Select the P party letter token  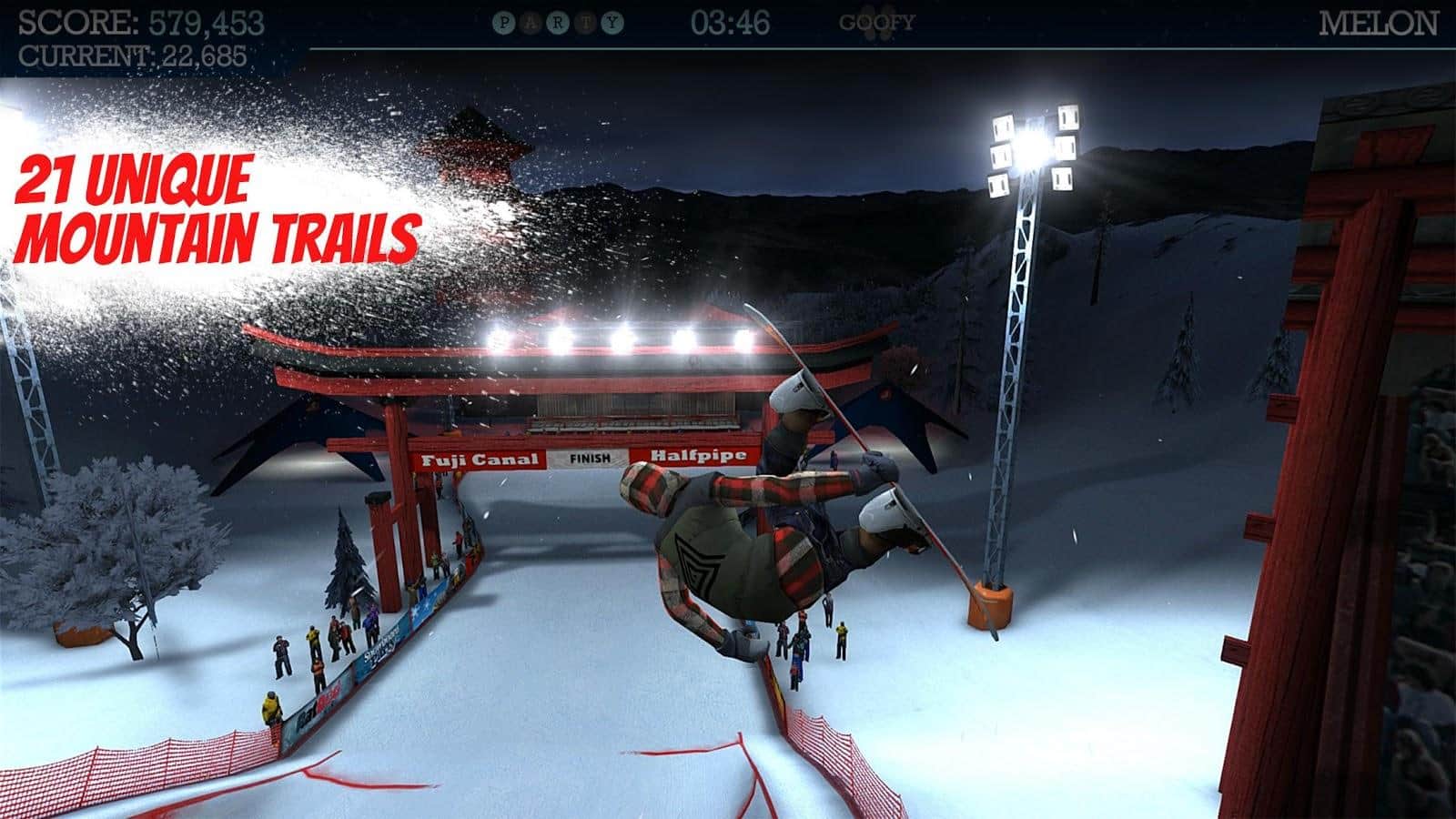pyautogui.click(x=503, y=21)
